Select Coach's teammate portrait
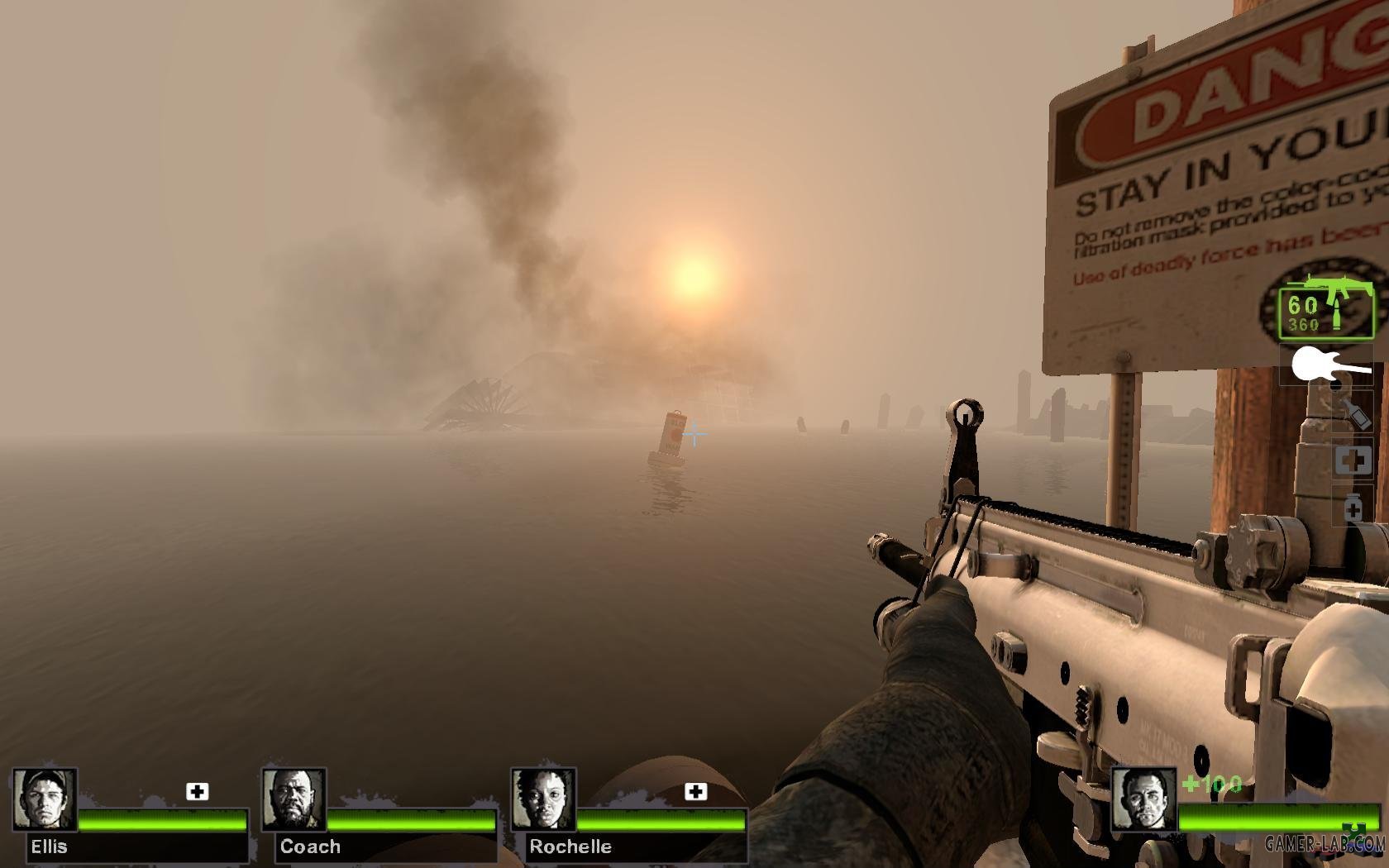This screenshot has width=1389, height=868. (x=294, y=799)
